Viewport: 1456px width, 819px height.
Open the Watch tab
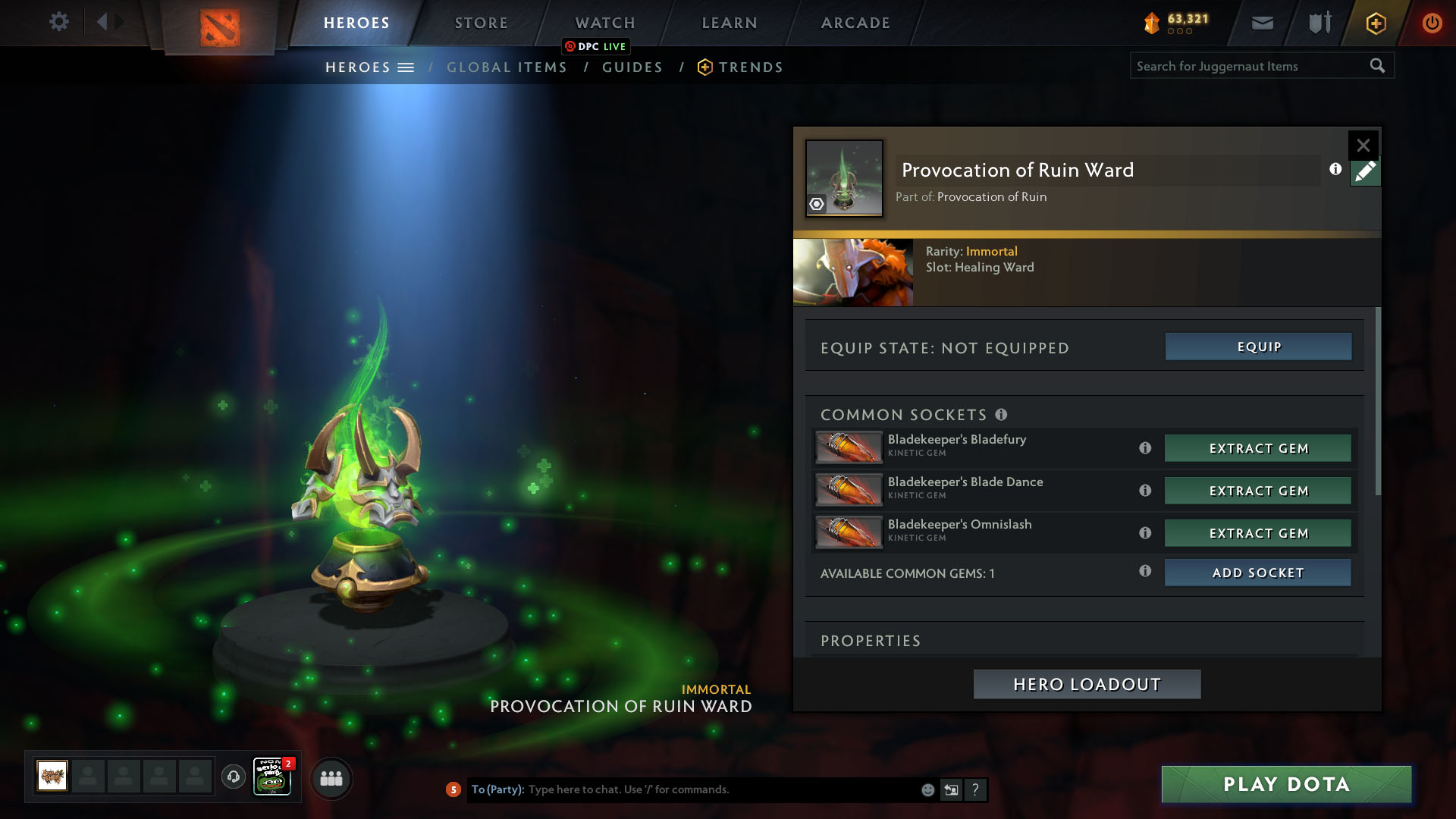[x=605, y=23]
